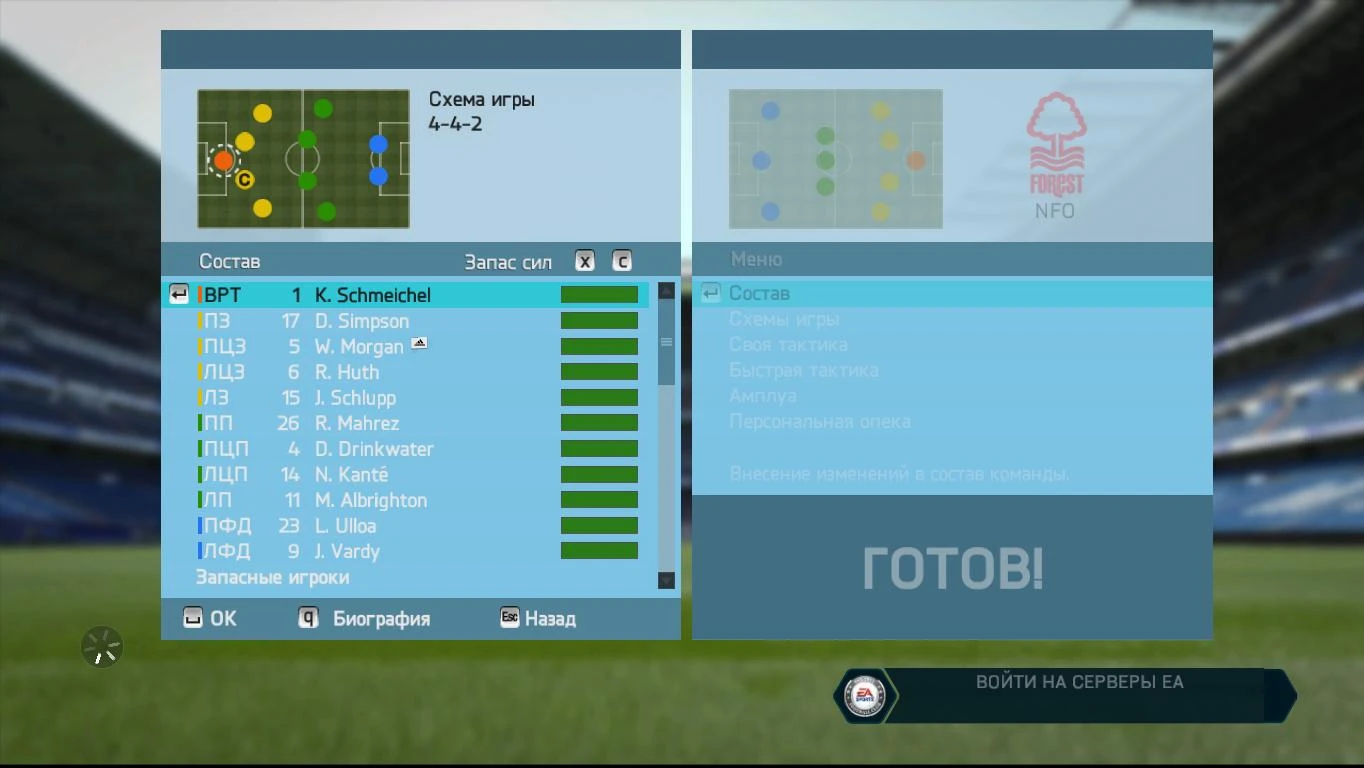Screen dimensions: 1364x768
Task: Click K. Schmeichel's green stamina bar
Action: point(599,294)
